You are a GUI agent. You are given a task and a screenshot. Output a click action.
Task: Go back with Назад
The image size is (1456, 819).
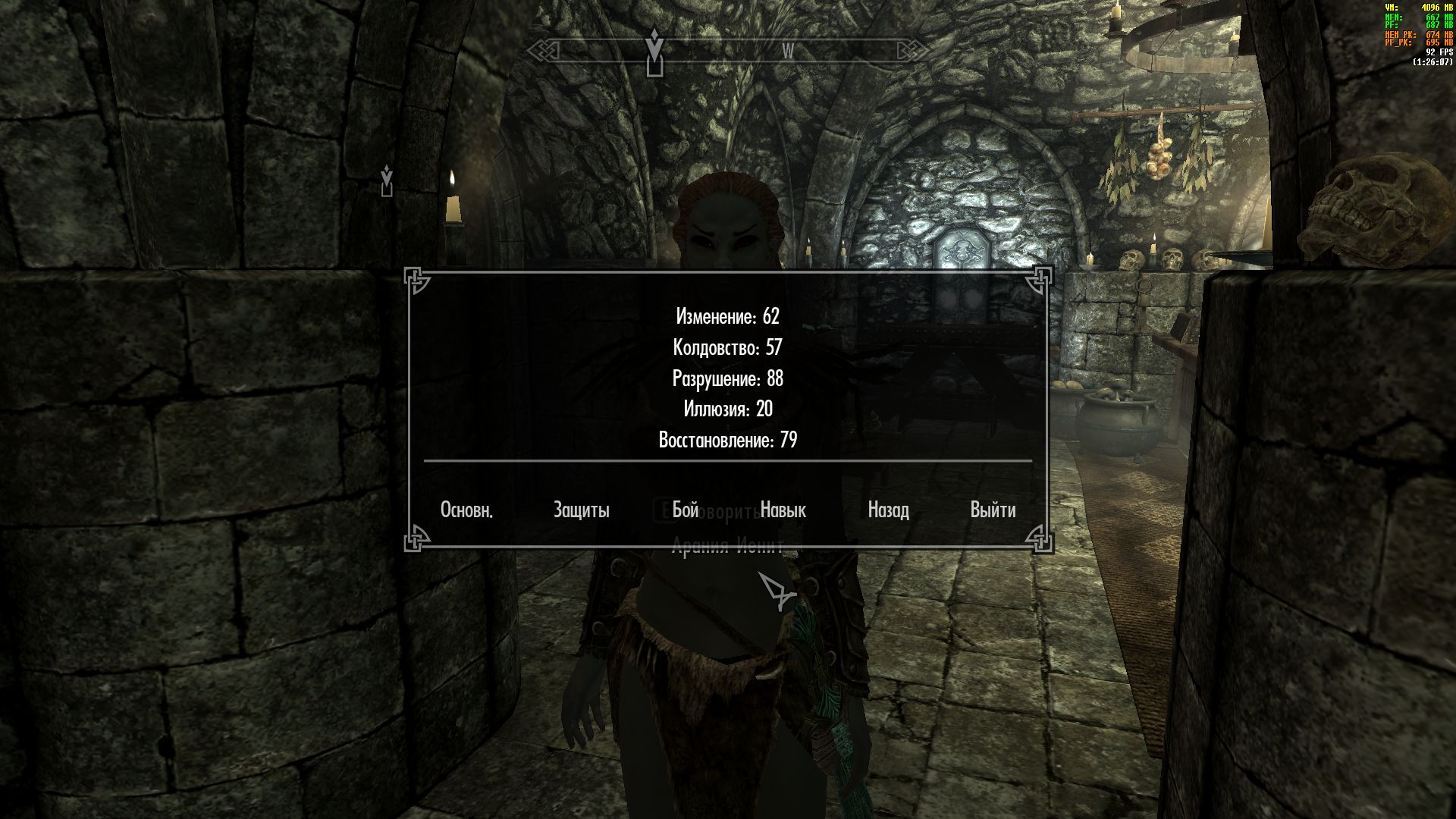click(x=888, y=510)
